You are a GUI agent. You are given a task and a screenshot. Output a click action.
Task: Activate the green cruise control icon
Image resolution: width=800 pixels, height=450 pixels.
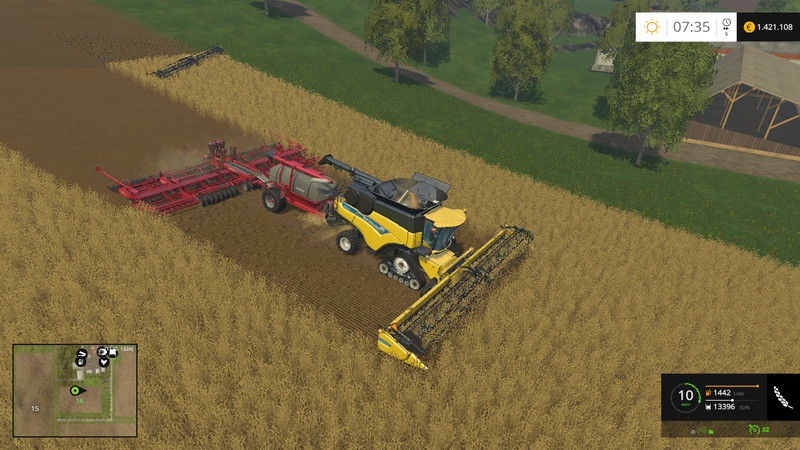pos(754,430)
